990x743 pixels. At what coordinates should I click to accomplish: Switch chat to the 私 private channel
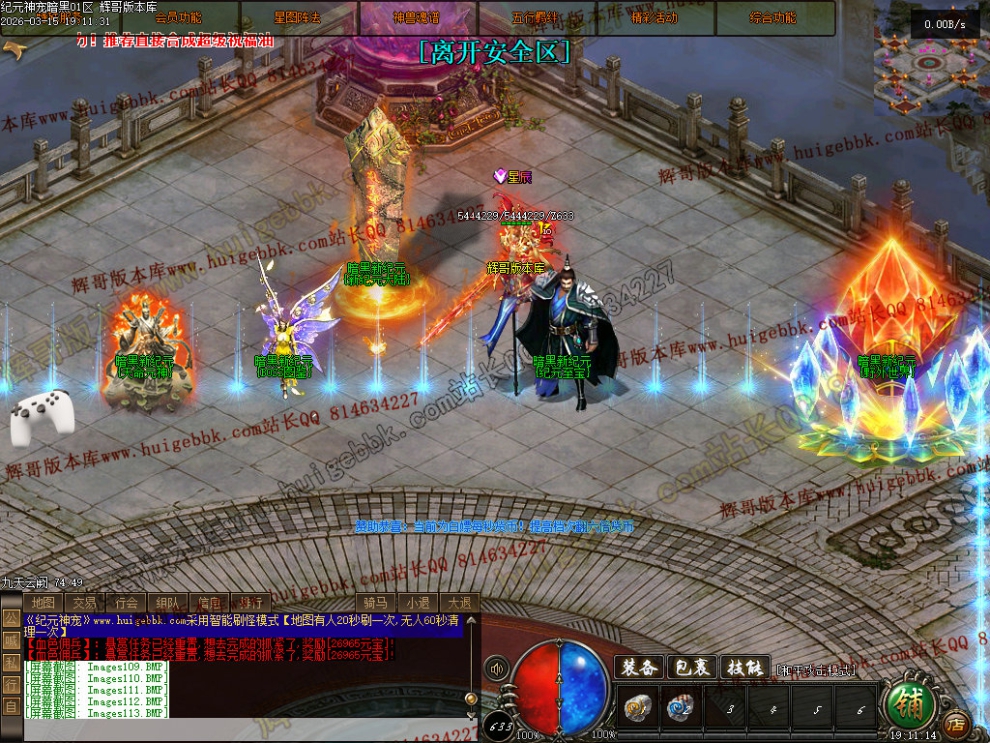click(x=9, y=663)
